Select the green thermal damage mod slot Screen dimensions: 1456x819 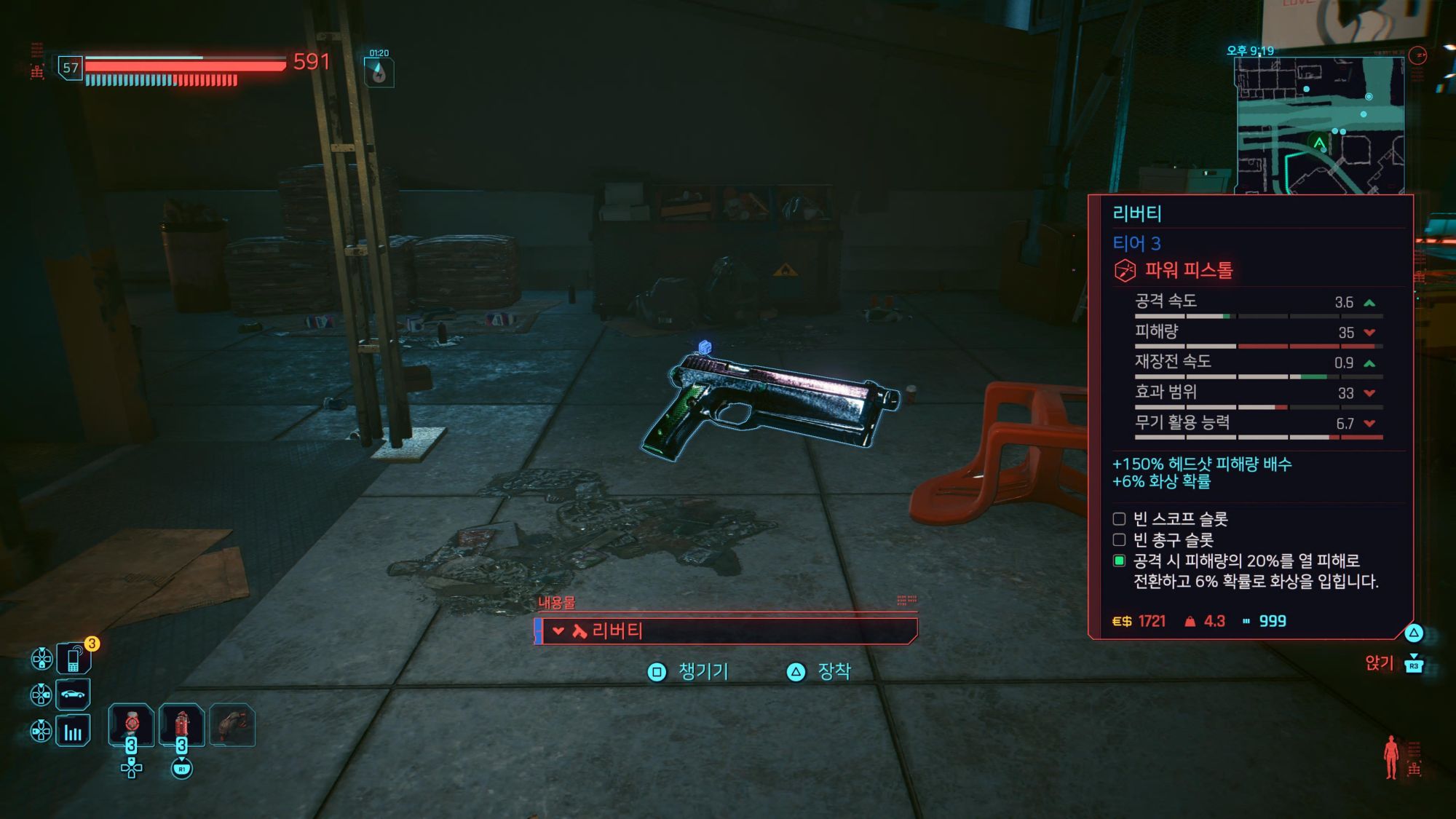(1120, 561)
